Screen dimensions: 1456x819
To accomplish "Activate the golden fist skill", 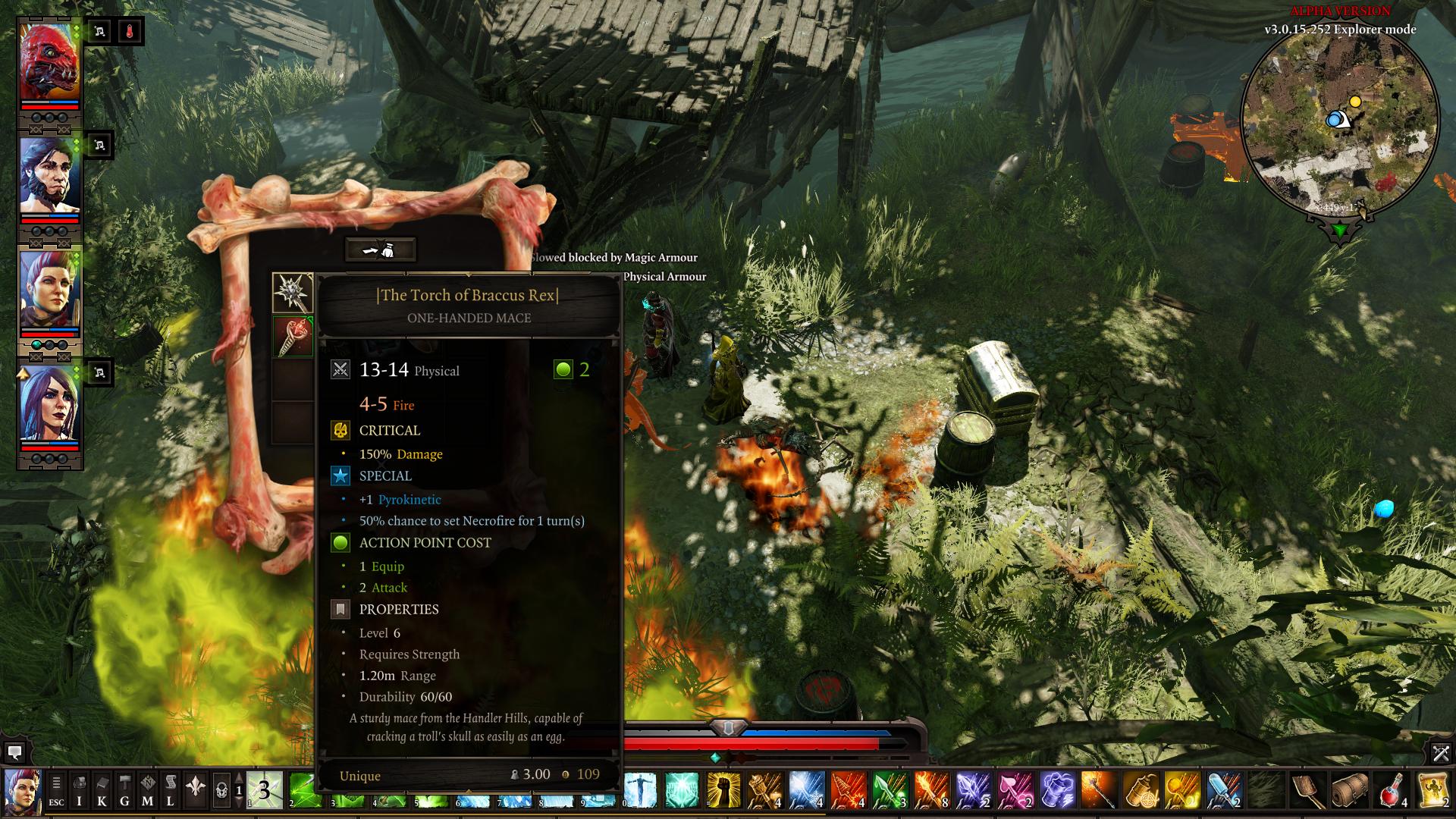I will [723, 790].
